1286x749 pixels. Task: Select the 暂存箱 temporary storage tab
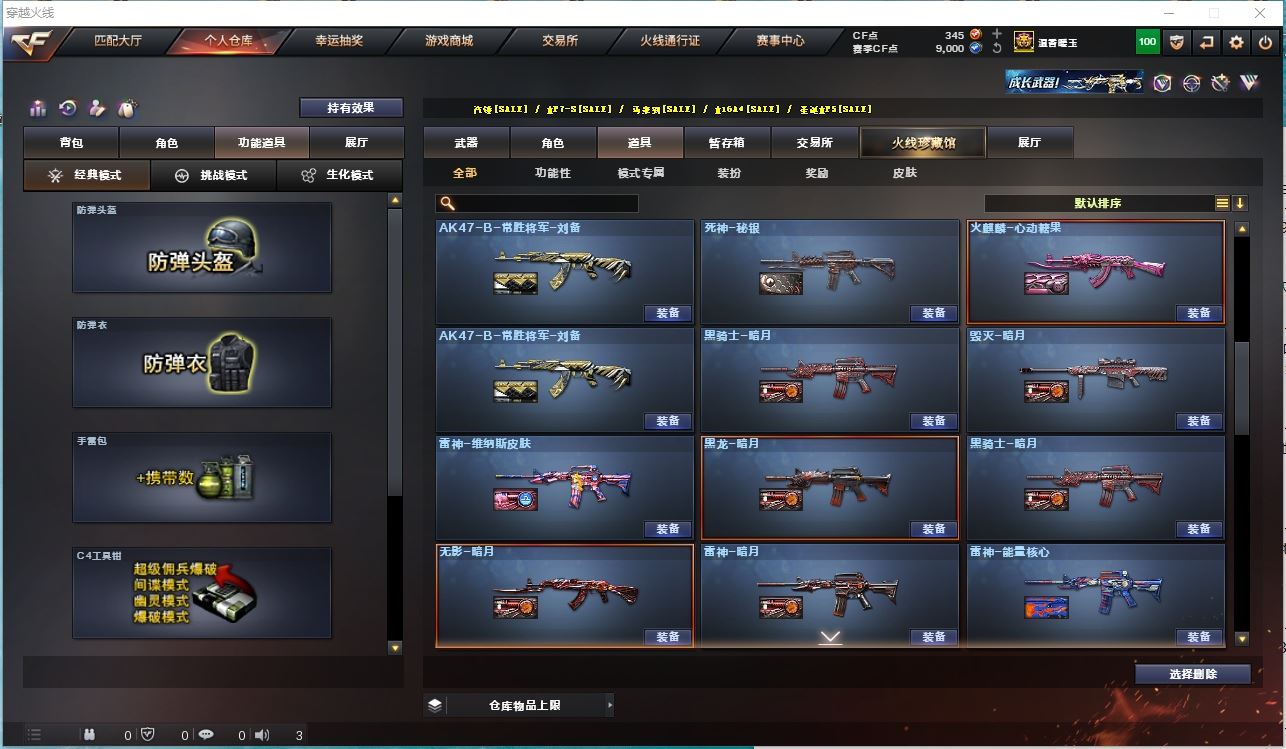726,143
